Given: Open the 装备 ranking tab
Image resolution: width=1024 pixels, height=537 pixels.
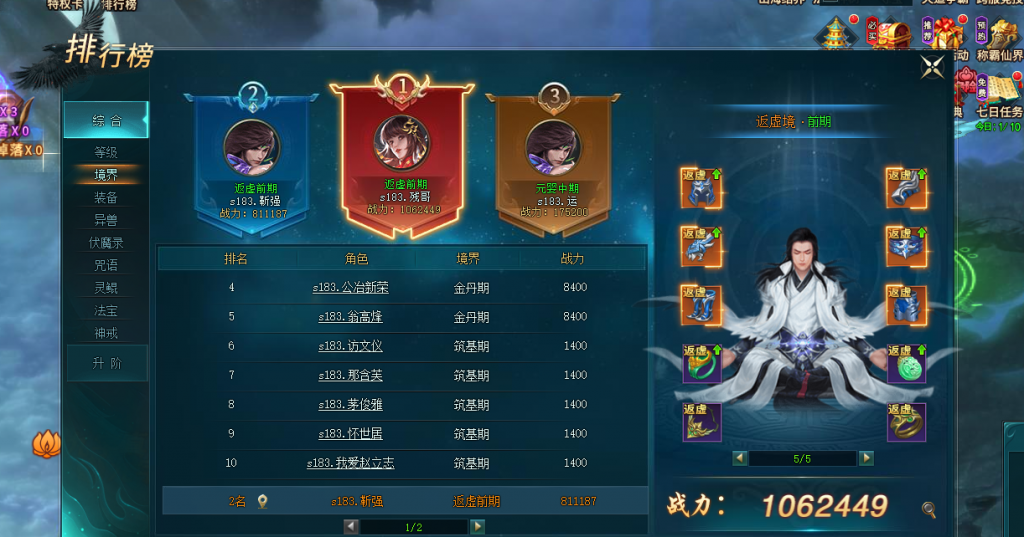Looking at the screenshot, I should [106, 198].
